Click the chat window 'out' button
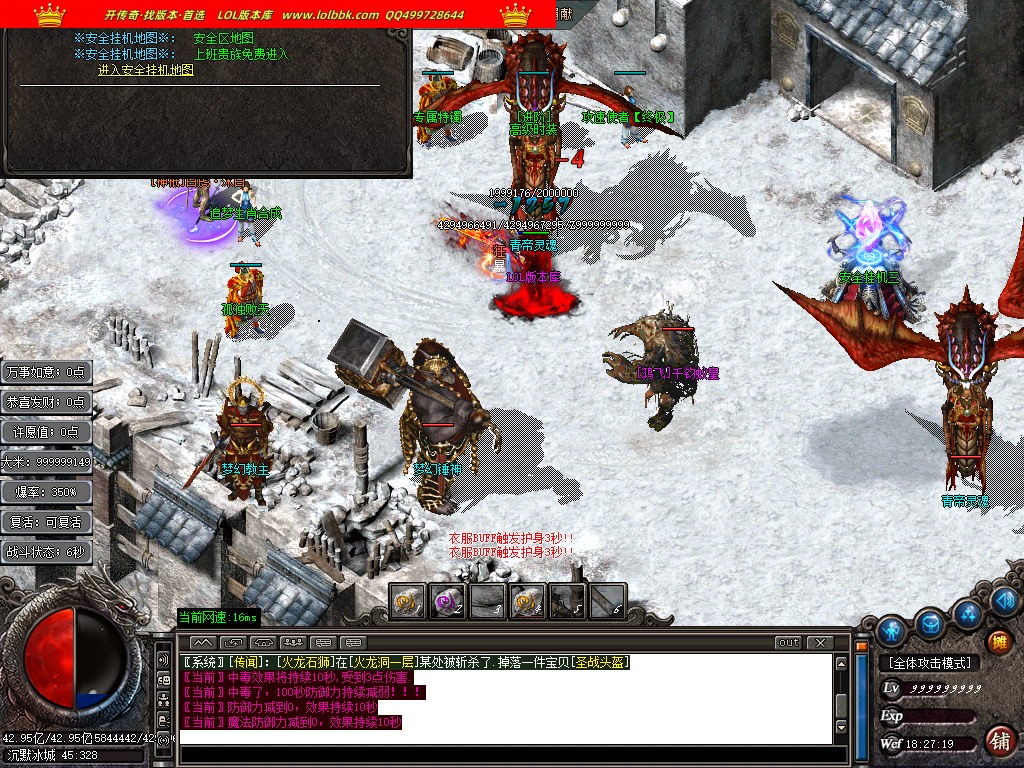Screen dimensions: 1024x768 (789, 642)
